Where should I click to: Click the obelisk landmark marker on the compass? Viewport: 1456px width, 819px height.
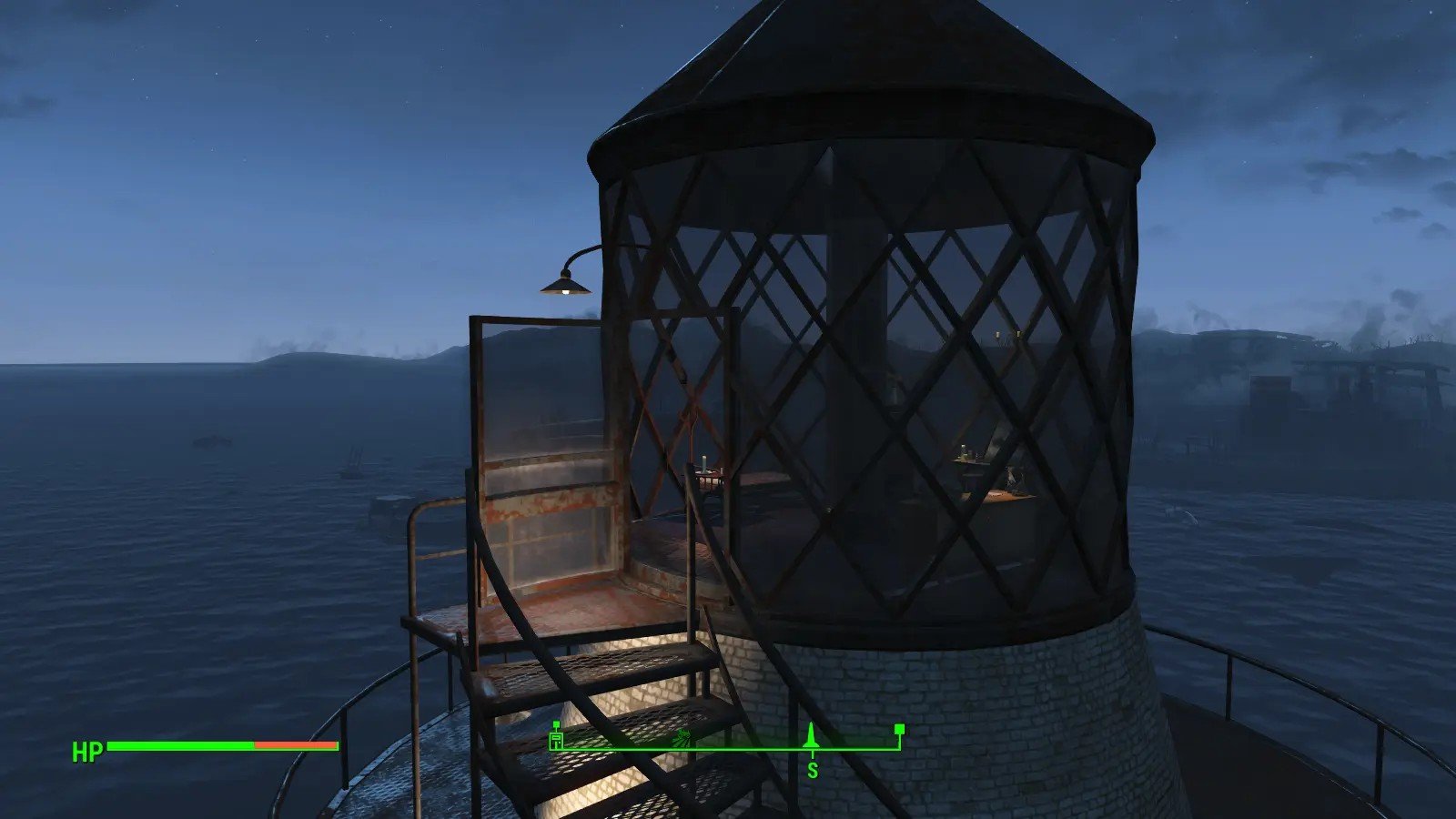(x=812, y=736)
